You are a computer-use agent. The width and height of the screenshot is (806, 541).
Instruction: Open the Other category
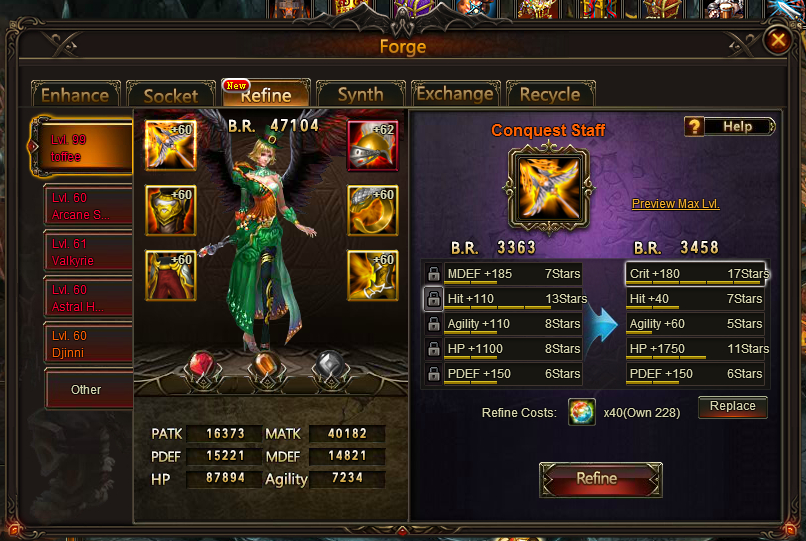86,389
